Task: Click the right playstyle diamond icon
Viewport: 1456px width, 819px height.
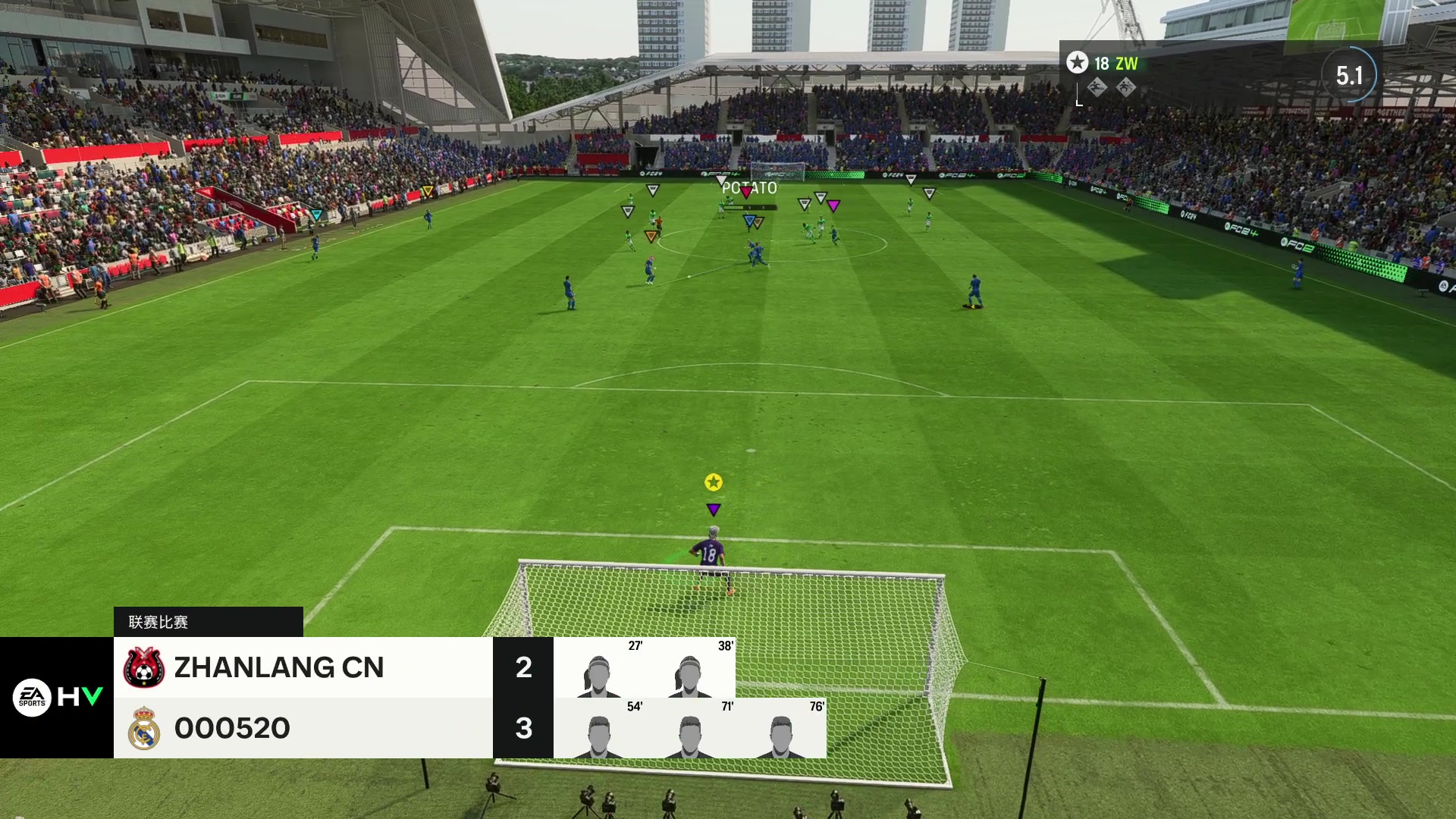Action: [x=1125, y=88]
